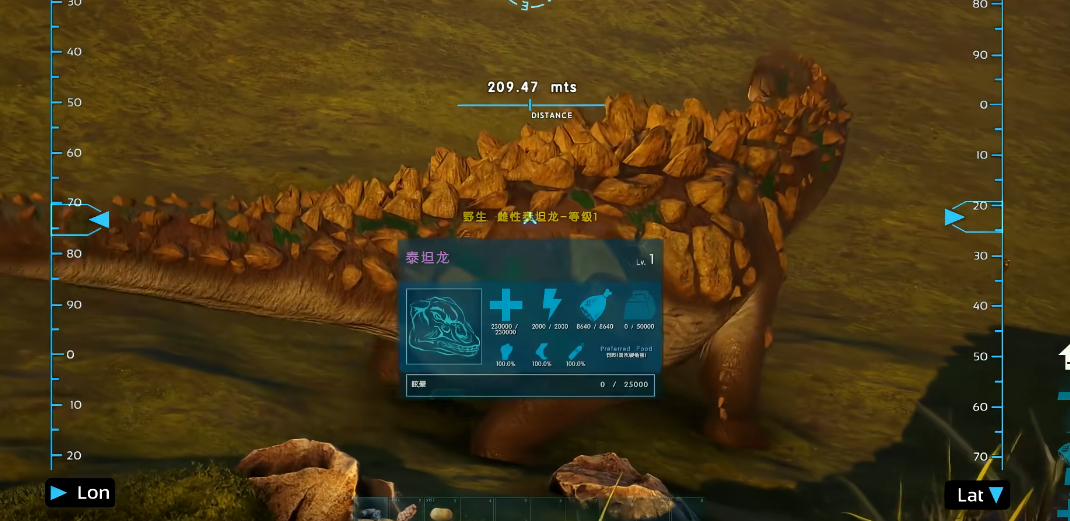The image size is (1070, 521).
Task: Click the Lon longitude label
Action: point(80,493)
